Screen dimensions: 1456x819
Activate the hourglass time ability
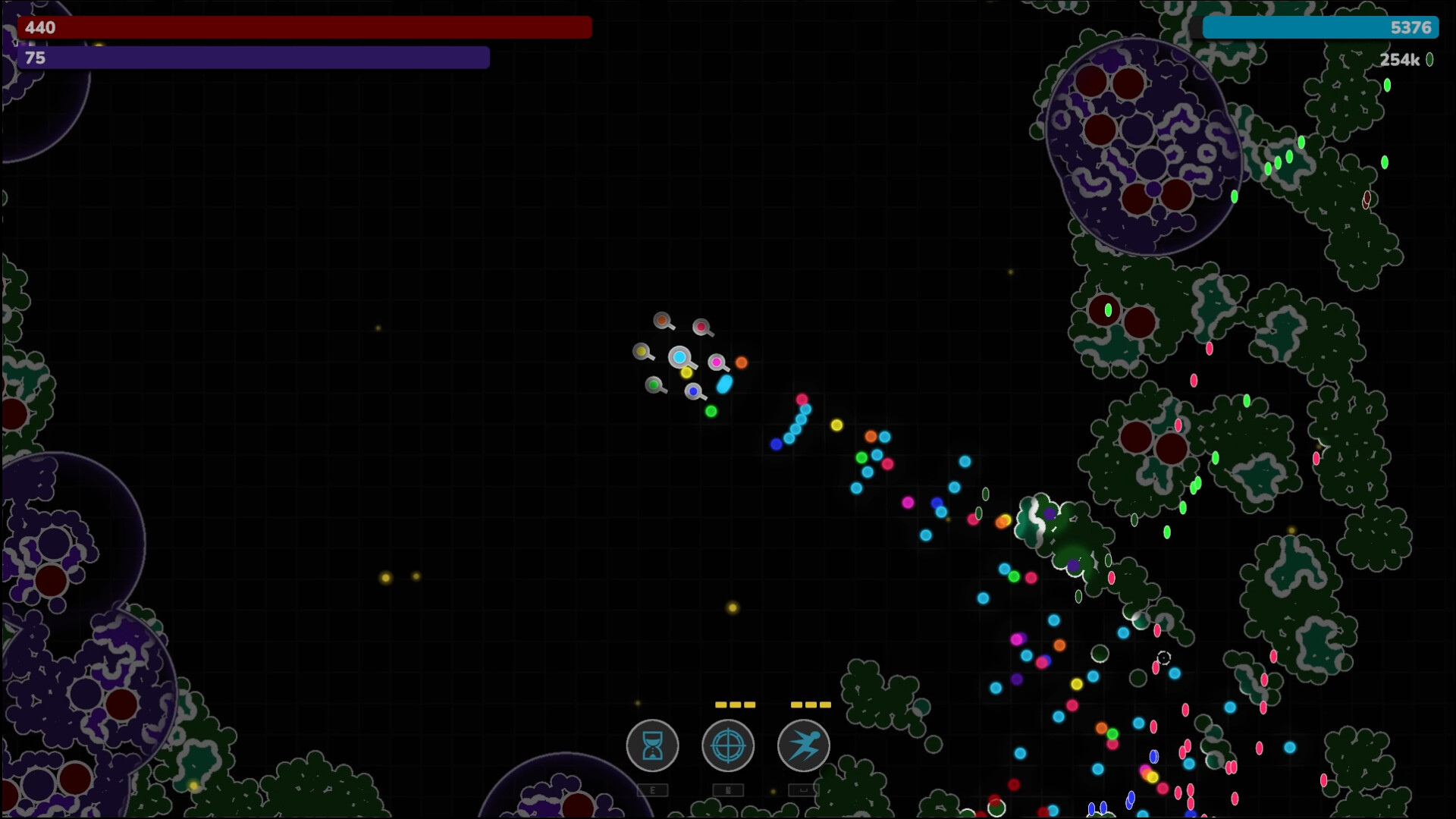[x=652, y=746]
